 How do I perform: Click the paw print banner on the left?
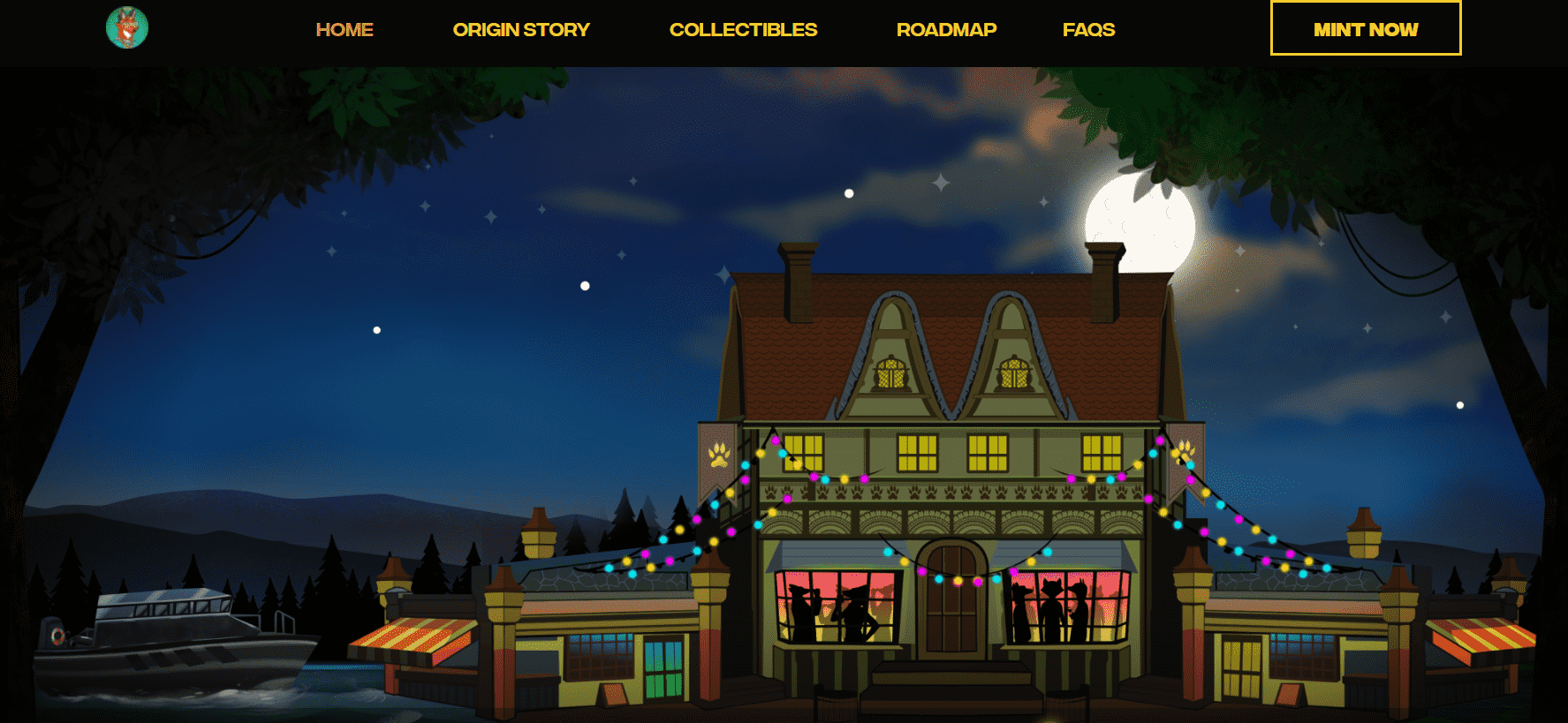(720, 453)
